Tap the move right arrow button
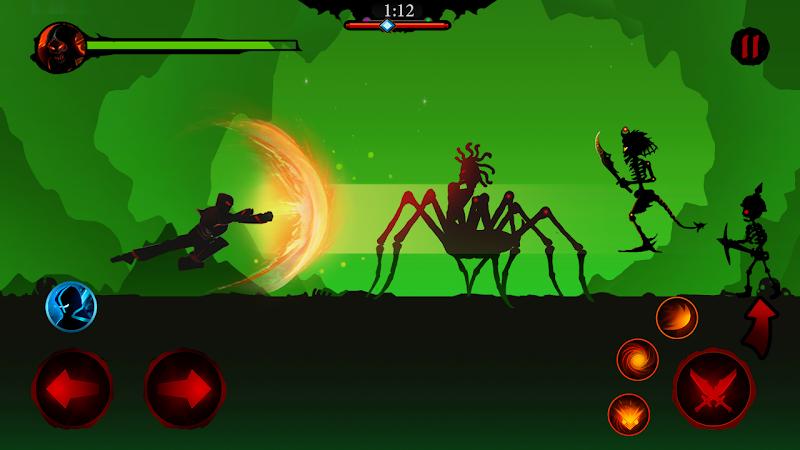 point(184,388)
